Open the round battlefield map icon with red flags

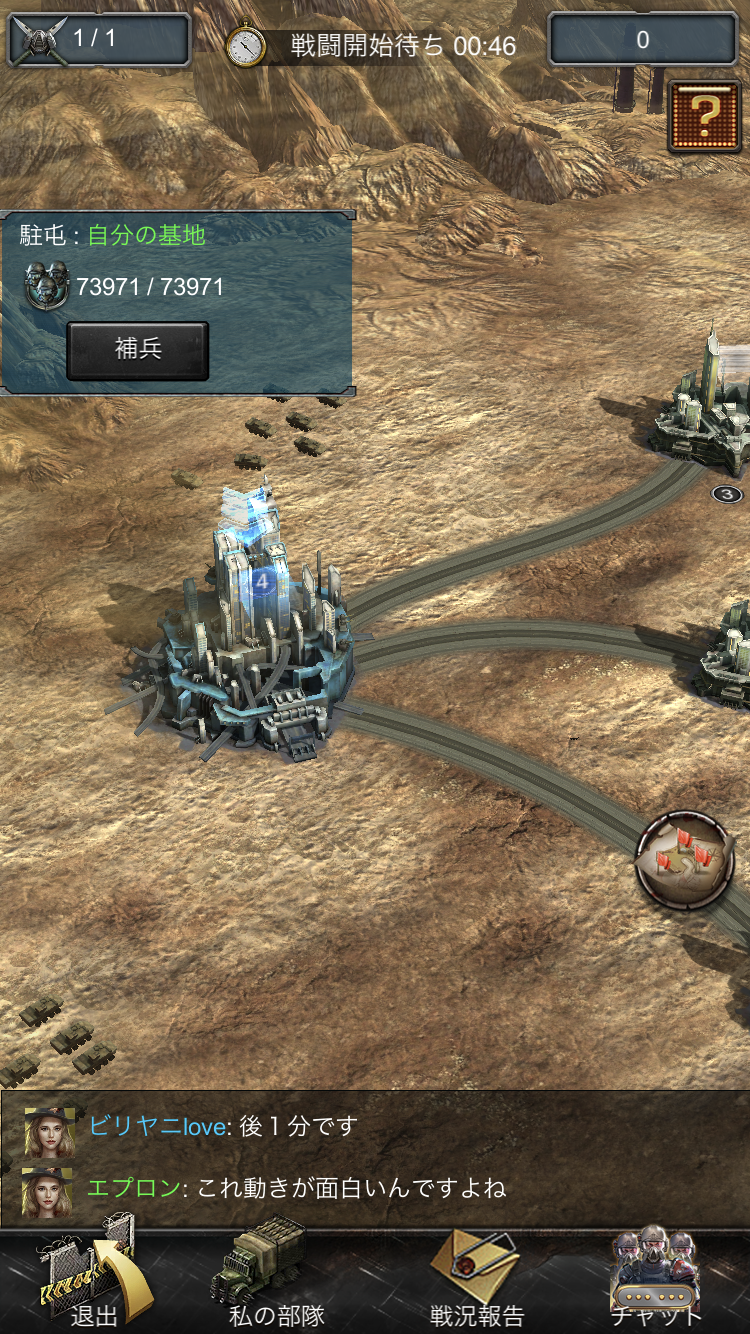pyautogui.click(x=685, y=860)
